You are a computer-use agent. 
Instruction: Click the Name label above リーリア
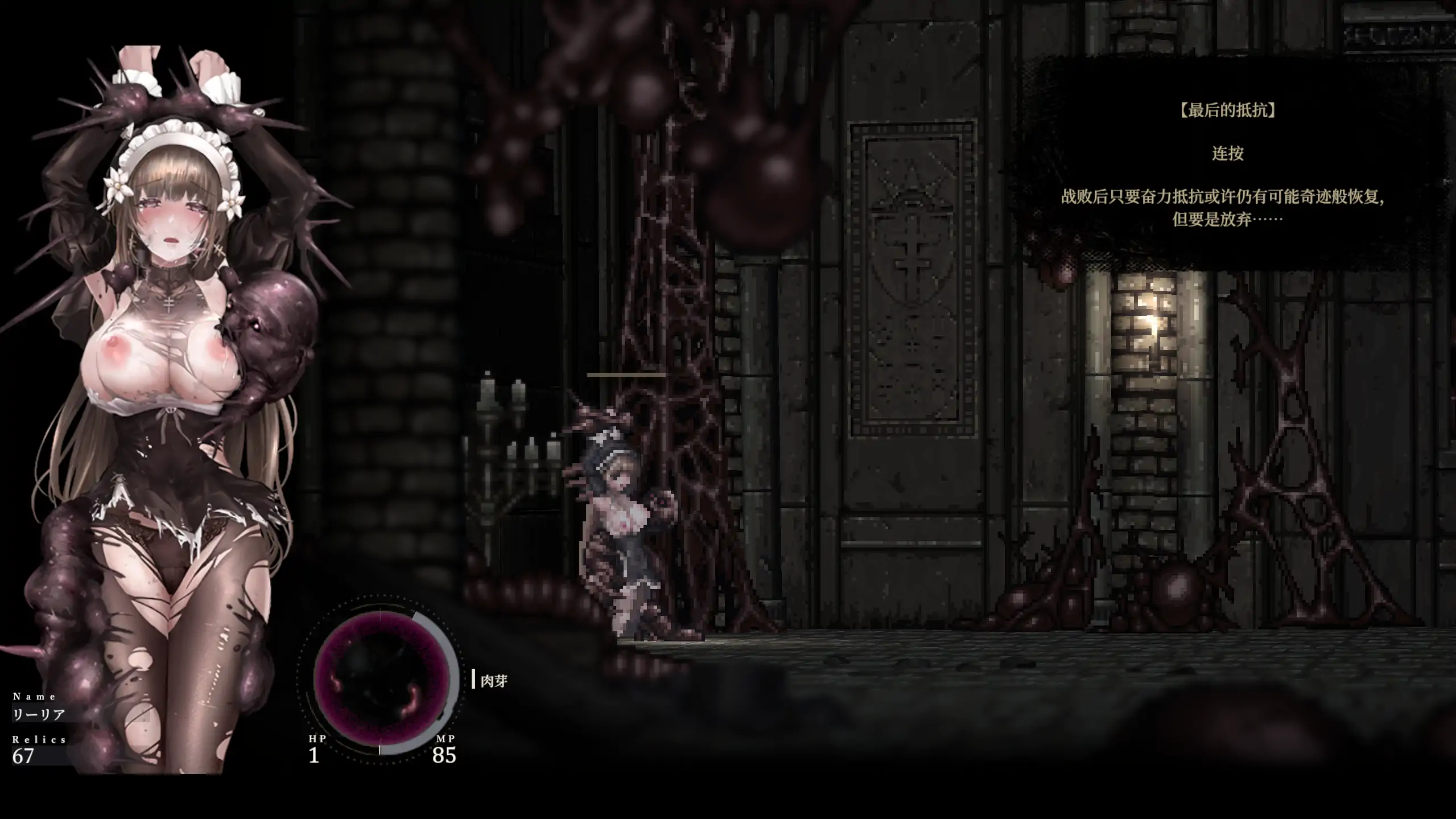click(x=34, y=695)
